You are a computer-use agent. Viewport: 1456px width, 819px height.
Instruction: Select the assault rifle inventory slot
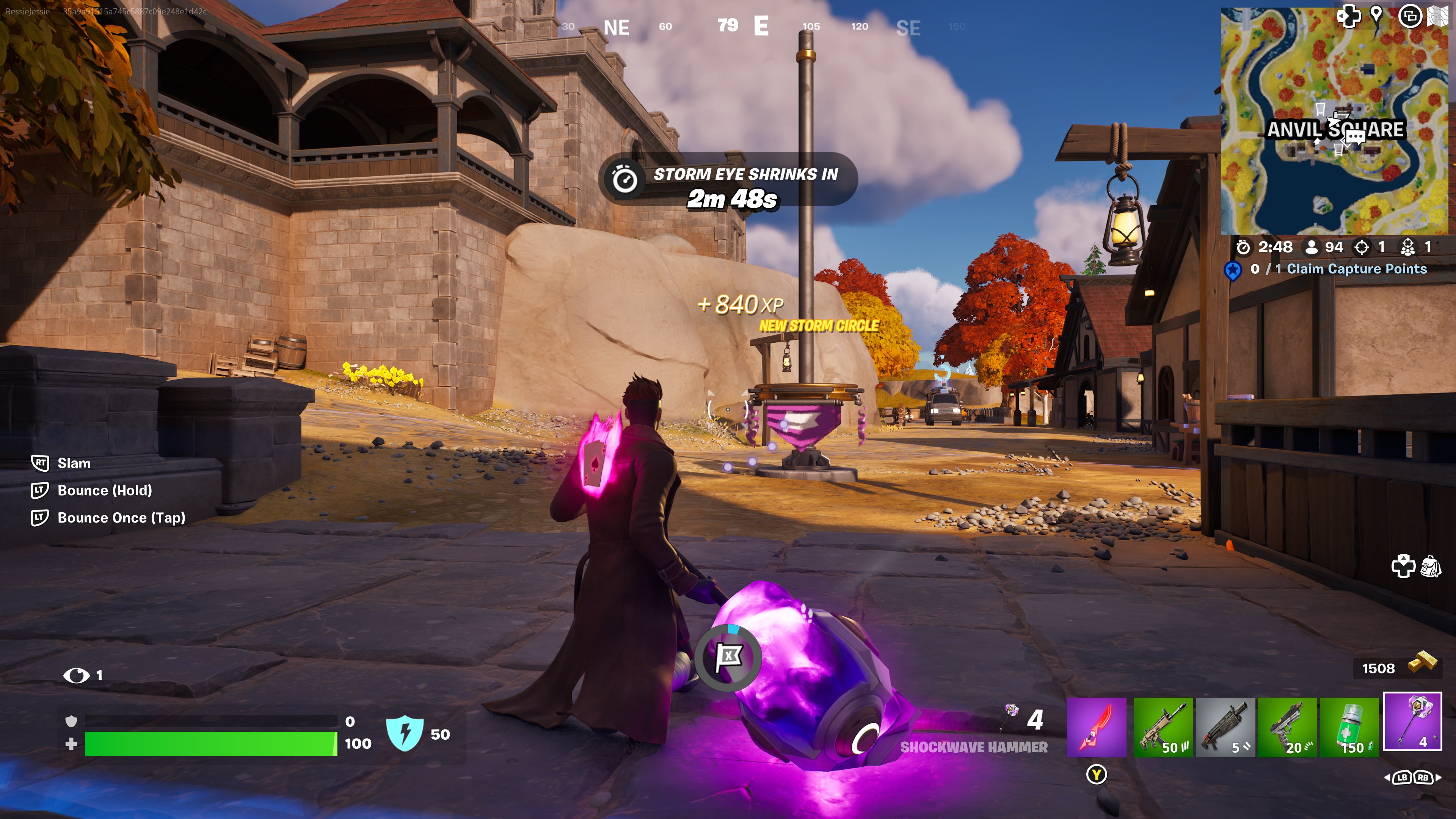point(1164,729)
